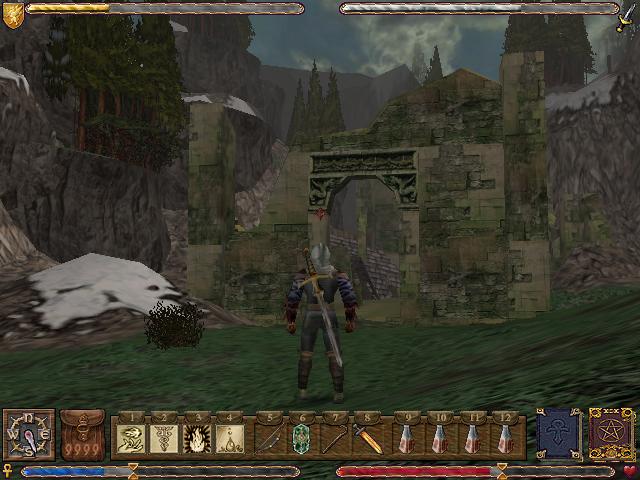Image resolution: width=640 pixels, height=480 pixels.
Task: Open the pentagram spellbook
Action: [x=611, y=435]
